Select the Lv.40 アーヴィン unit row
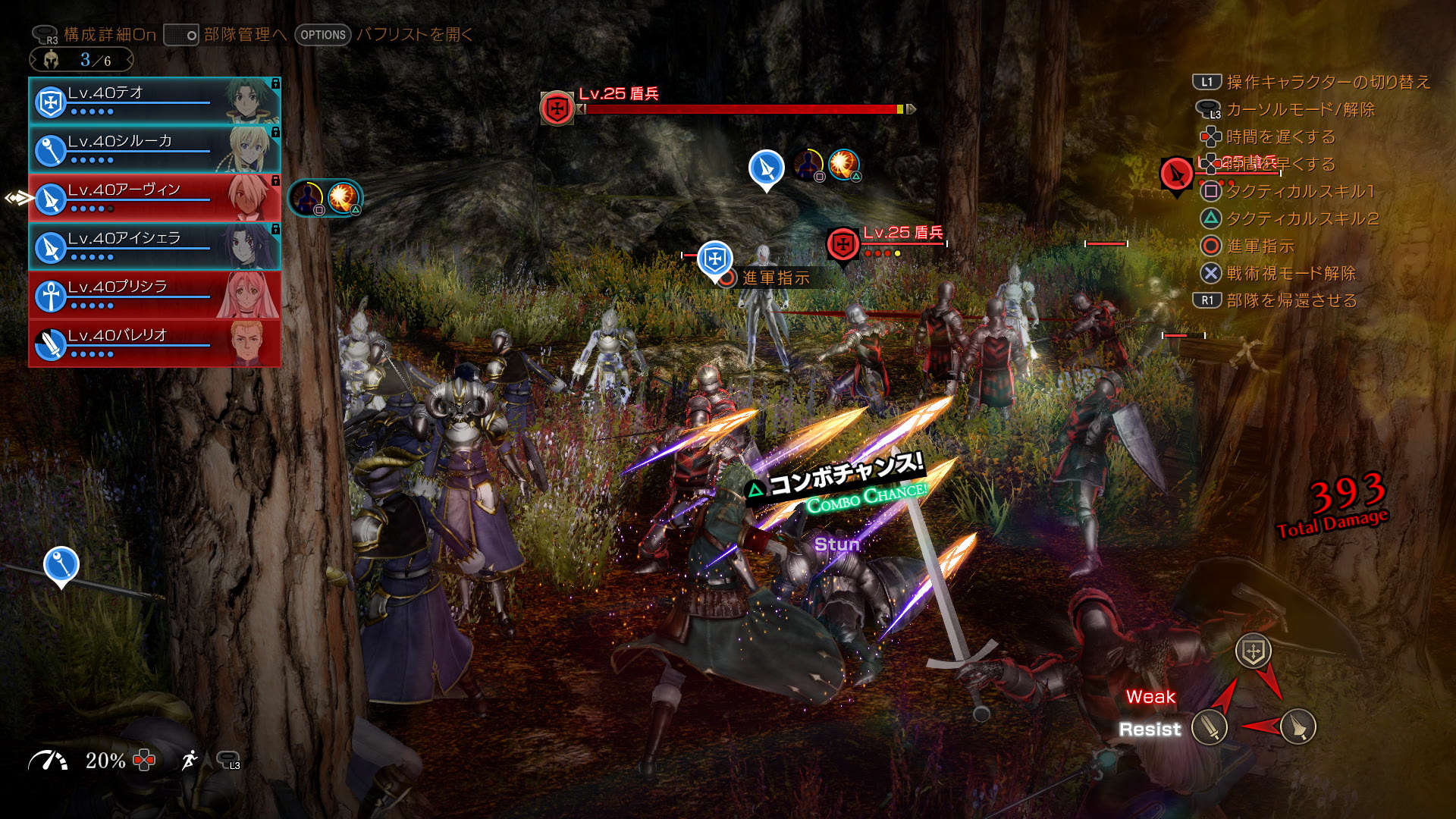The width and height of the screenshot is (1456, 819). 154,198
